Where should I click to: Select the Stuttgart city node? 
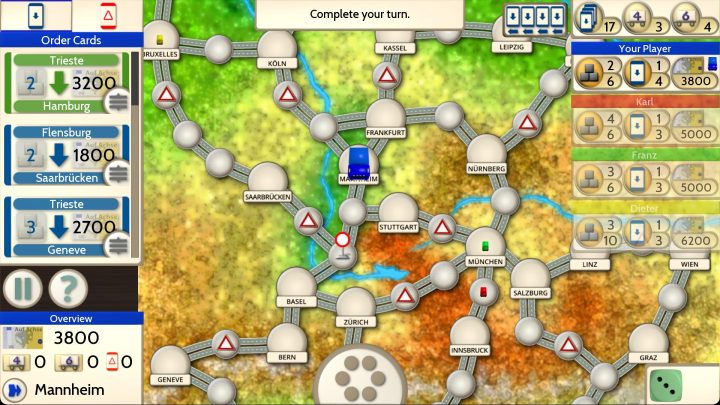pos(398,210)
